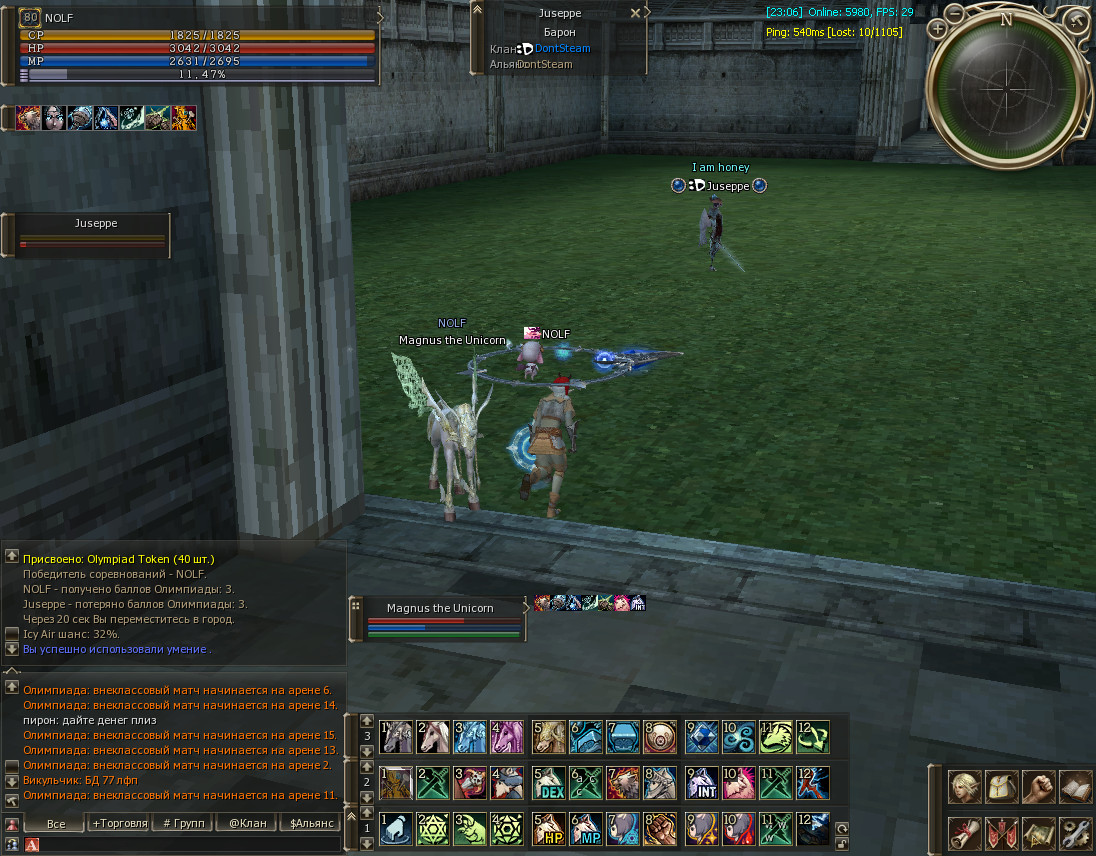Switch chat to the @Клан tab
The width and height of the screenshot is (1096, 856).
tap(247, 823)
